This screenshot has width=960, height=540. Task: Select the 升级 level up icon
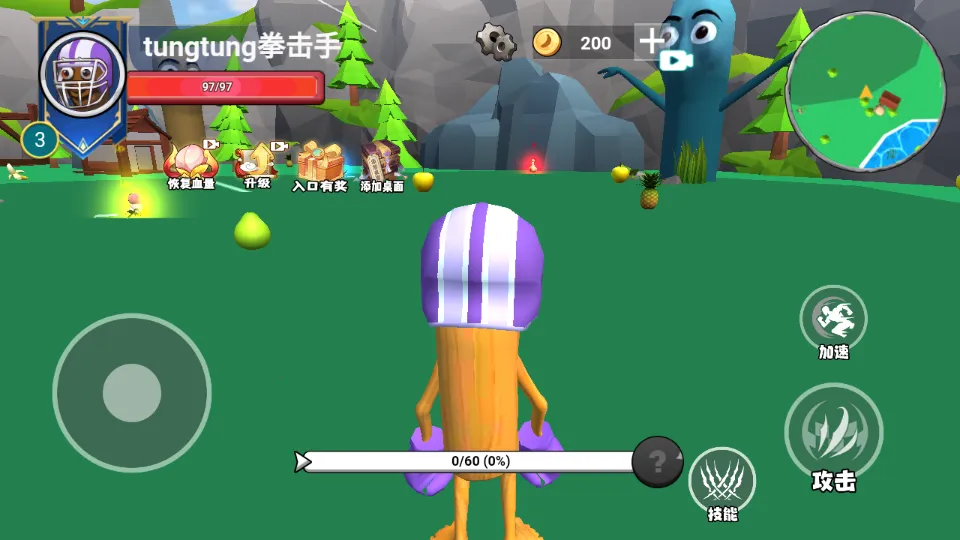257,163
